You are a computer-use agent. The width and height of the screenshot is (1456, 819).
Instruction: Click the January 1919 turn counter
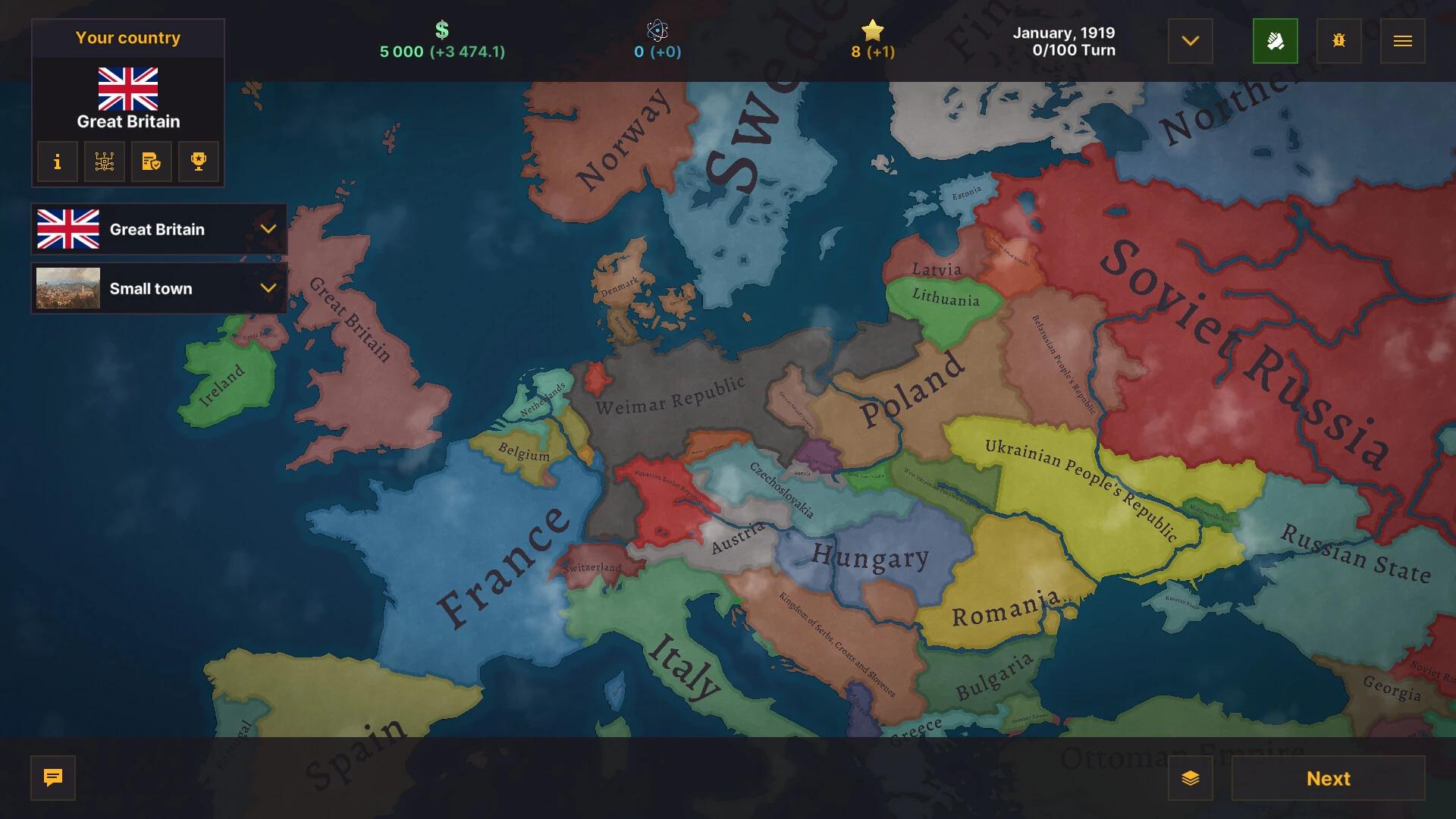(1065, 33)
